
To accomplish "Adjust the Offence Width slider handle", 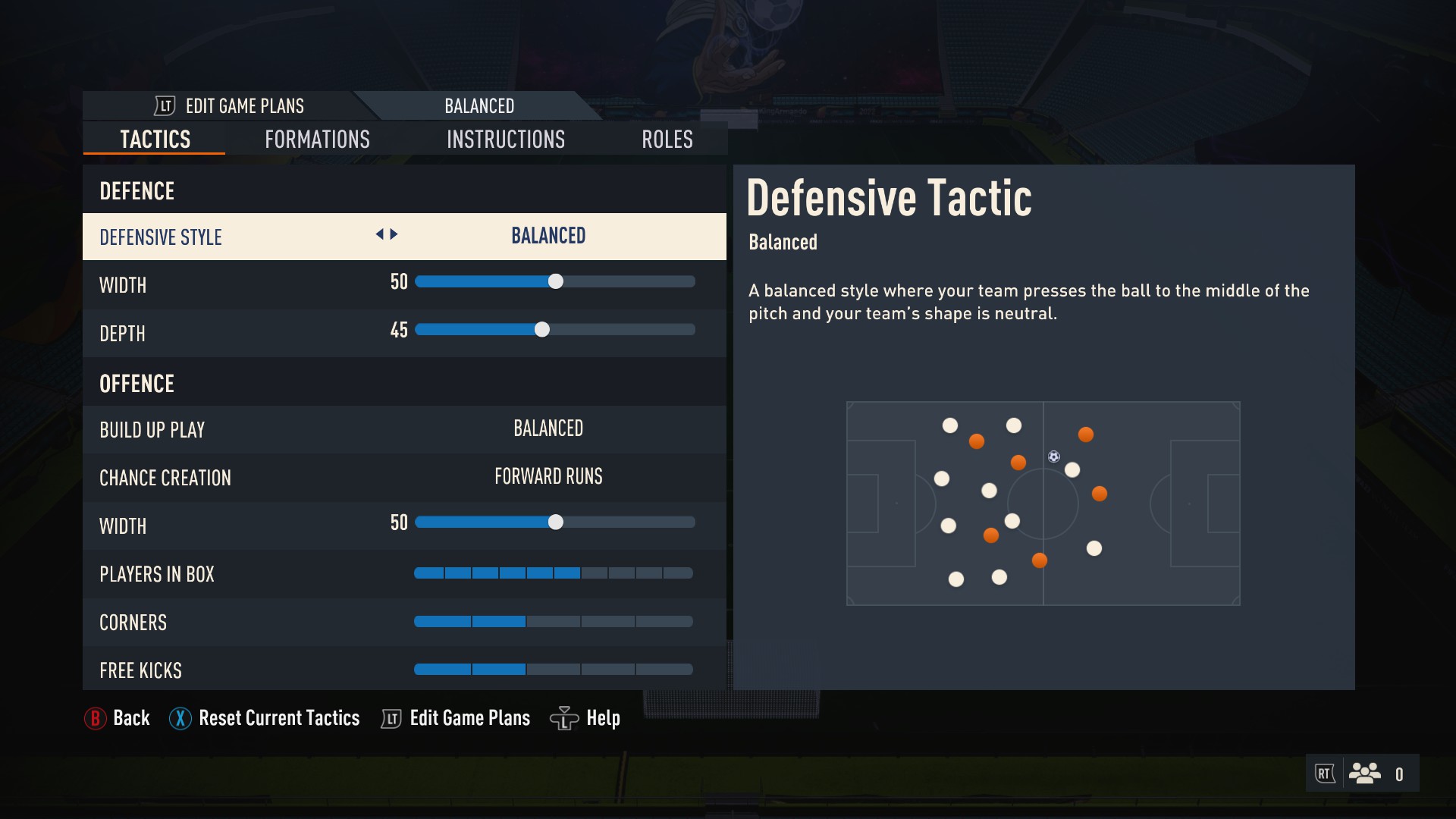I will (x=556, y=522).
